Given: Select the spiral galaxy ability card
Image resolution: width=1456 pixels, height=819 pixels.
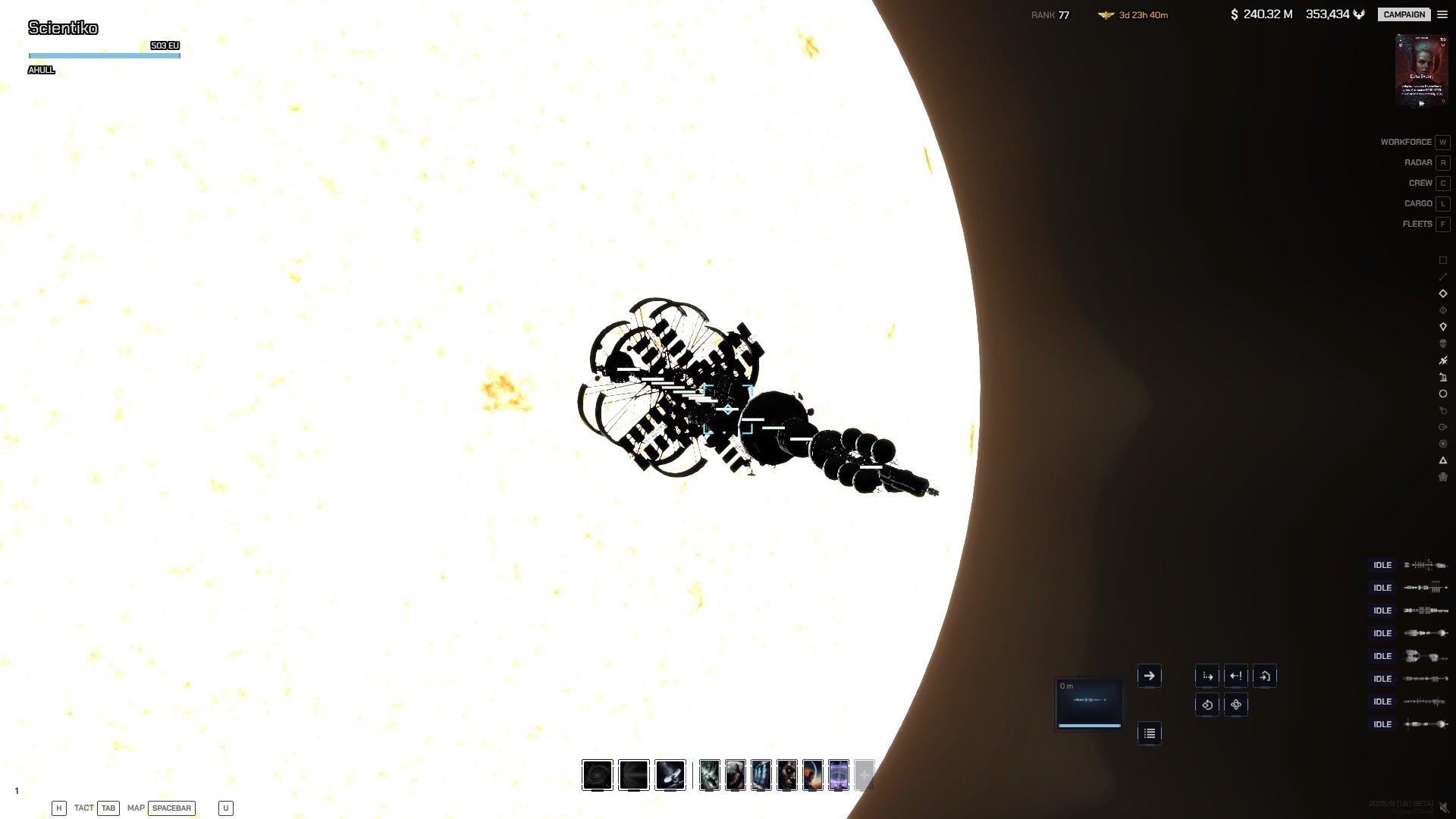Looking at the screenshot, I should click(x=598, y=775).
